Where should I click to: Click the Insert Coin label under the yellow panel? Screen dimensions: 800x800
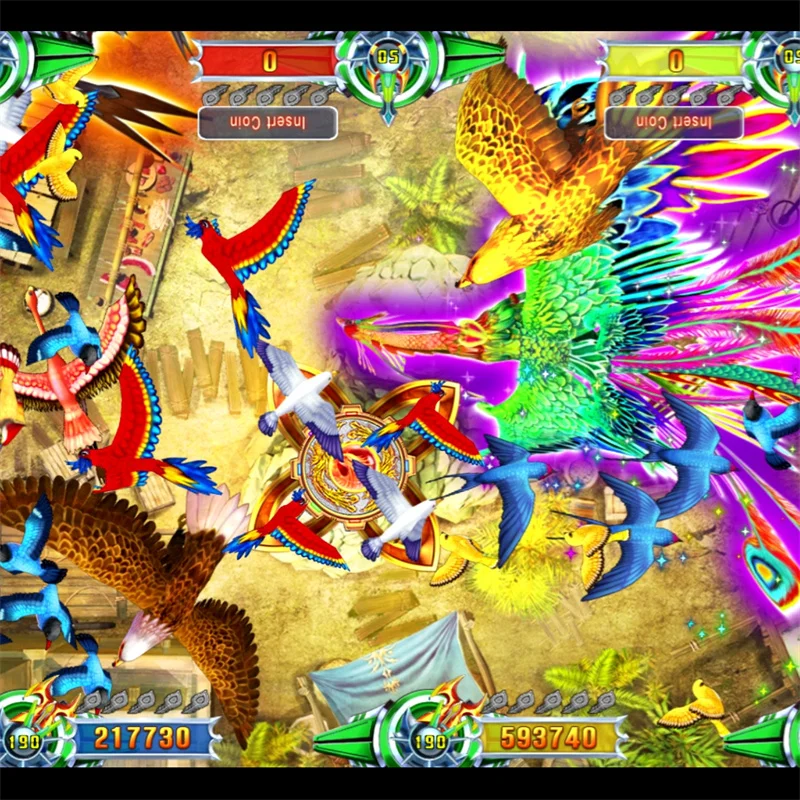(675, 123)
